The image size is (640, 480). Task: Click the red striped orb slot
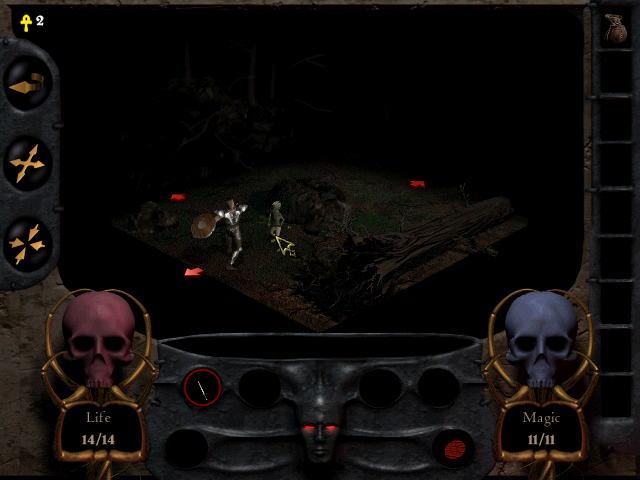coord(452,446)
